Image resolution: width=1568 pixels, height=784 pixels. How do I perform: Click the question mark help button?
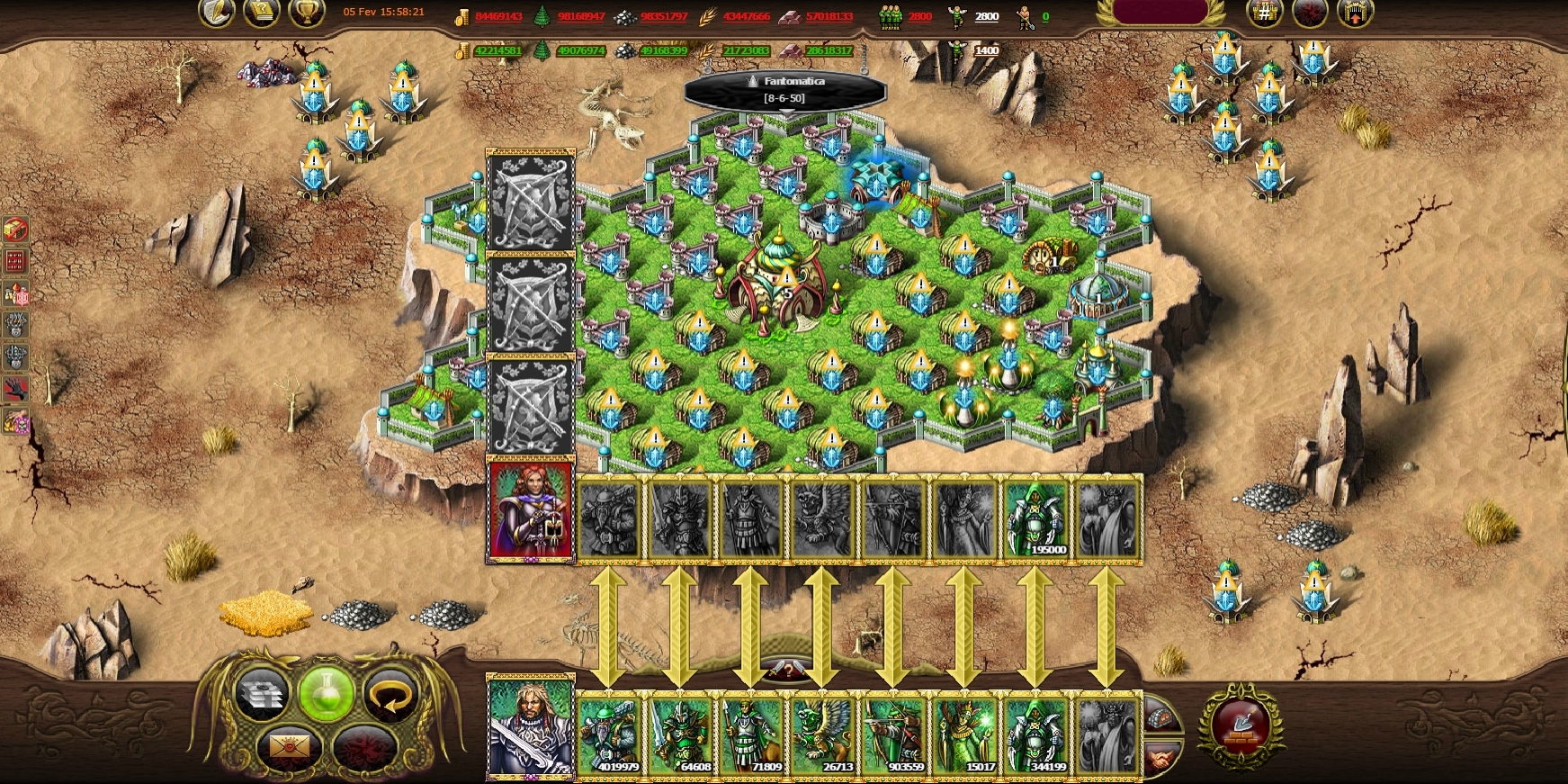787,671
